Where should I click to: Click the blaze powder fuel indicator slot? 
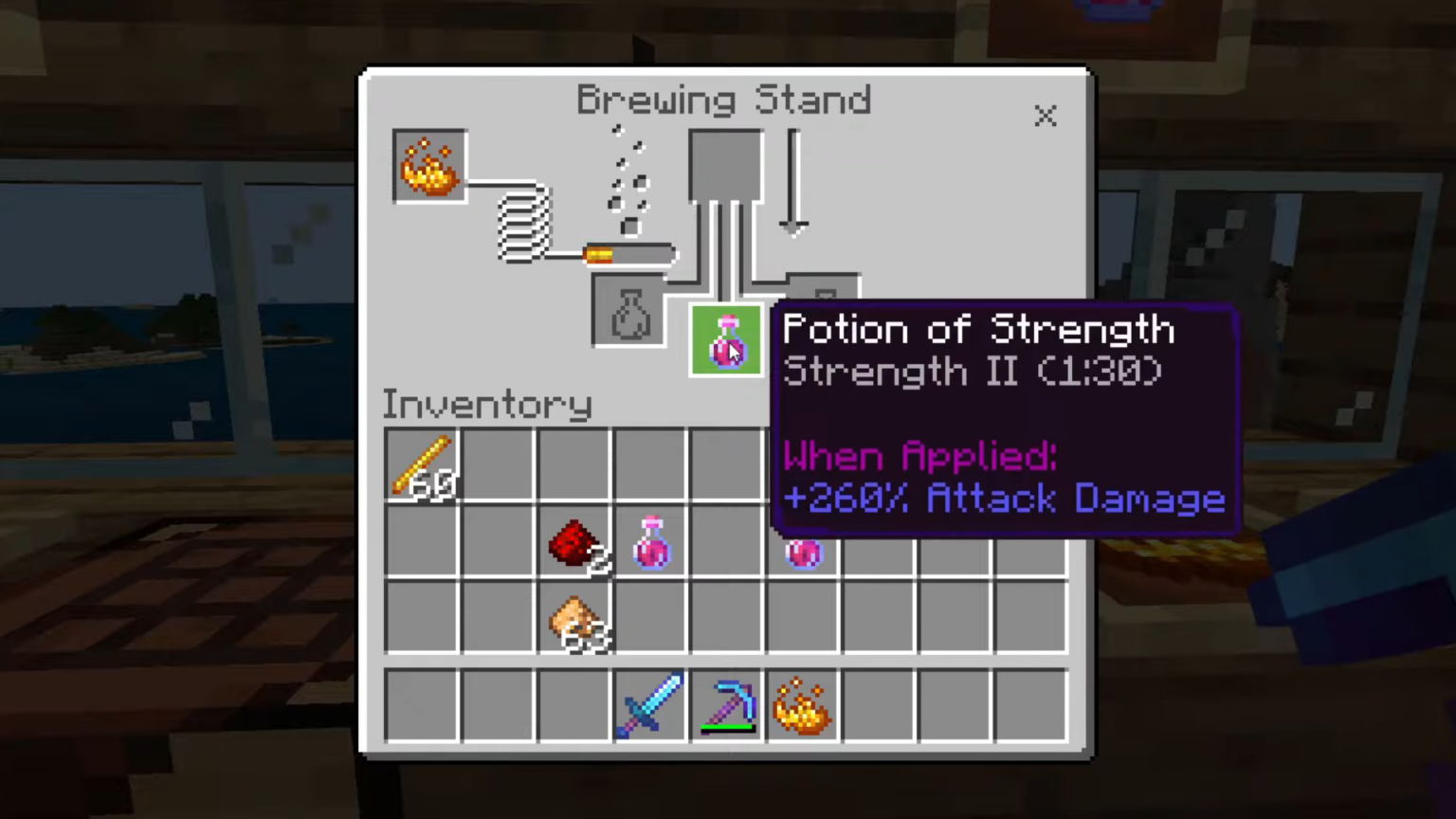(428, 166)
